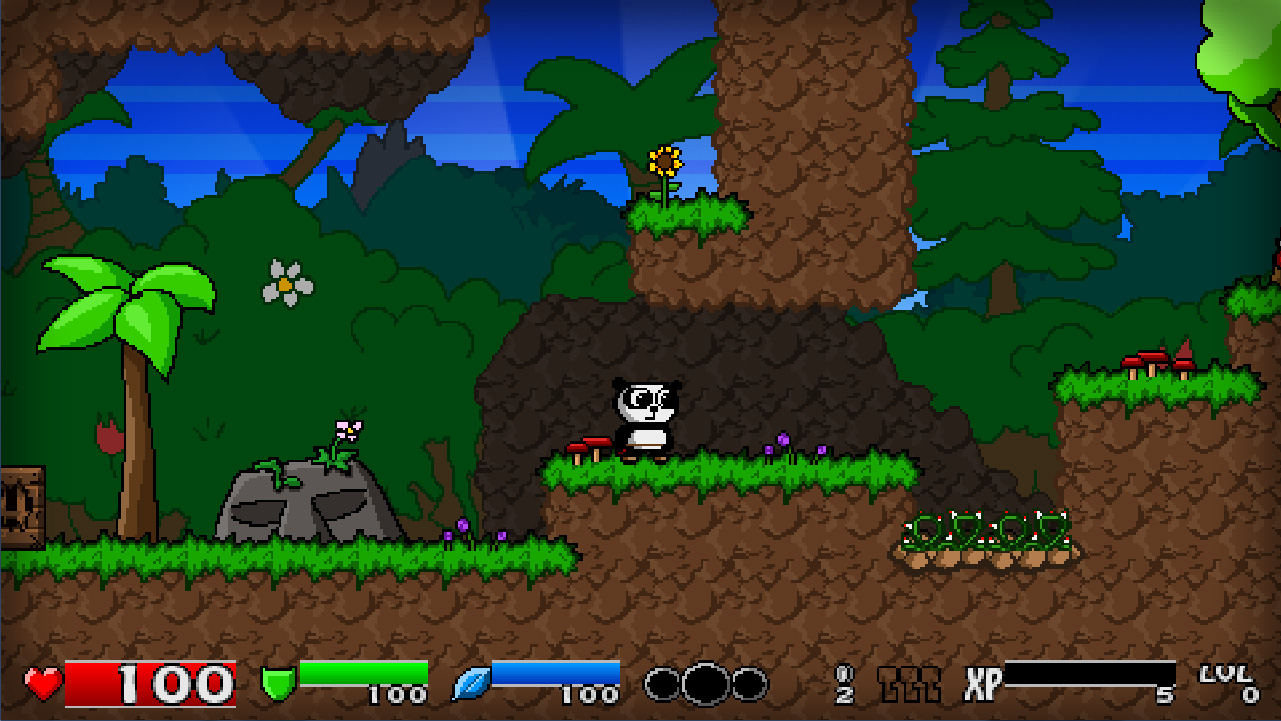Image resolution: width=1281 pixels, height=721 pixels.
Task: Select the first key slot icon
Action: [x=887, y=684]
